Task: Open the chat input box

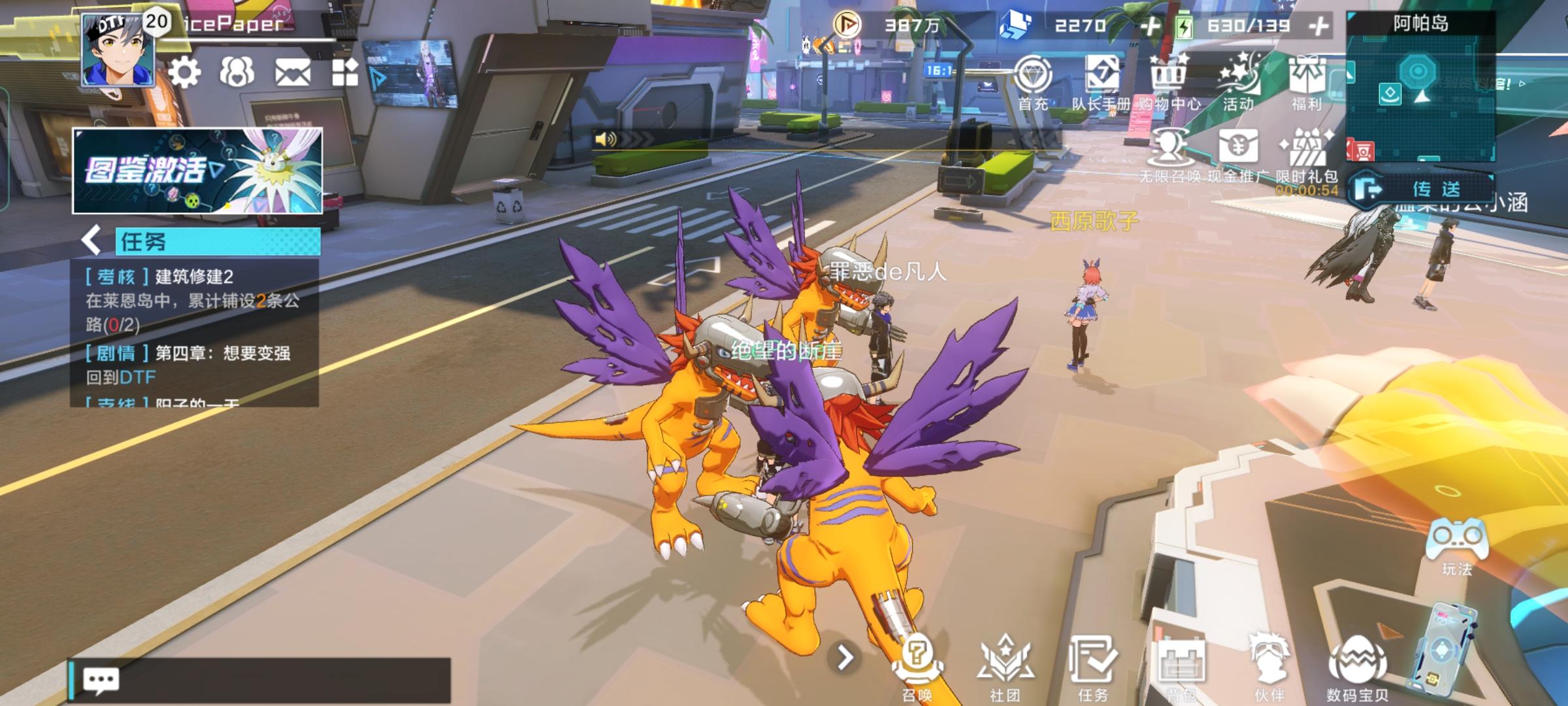Action: tap(261, 681)
